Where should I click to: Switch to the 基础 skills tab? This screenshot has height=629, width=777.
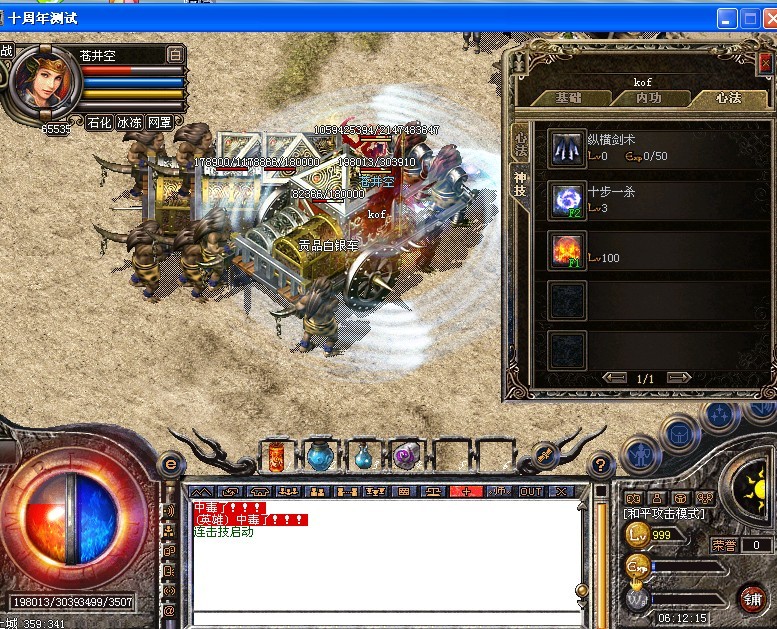[569, 98]
